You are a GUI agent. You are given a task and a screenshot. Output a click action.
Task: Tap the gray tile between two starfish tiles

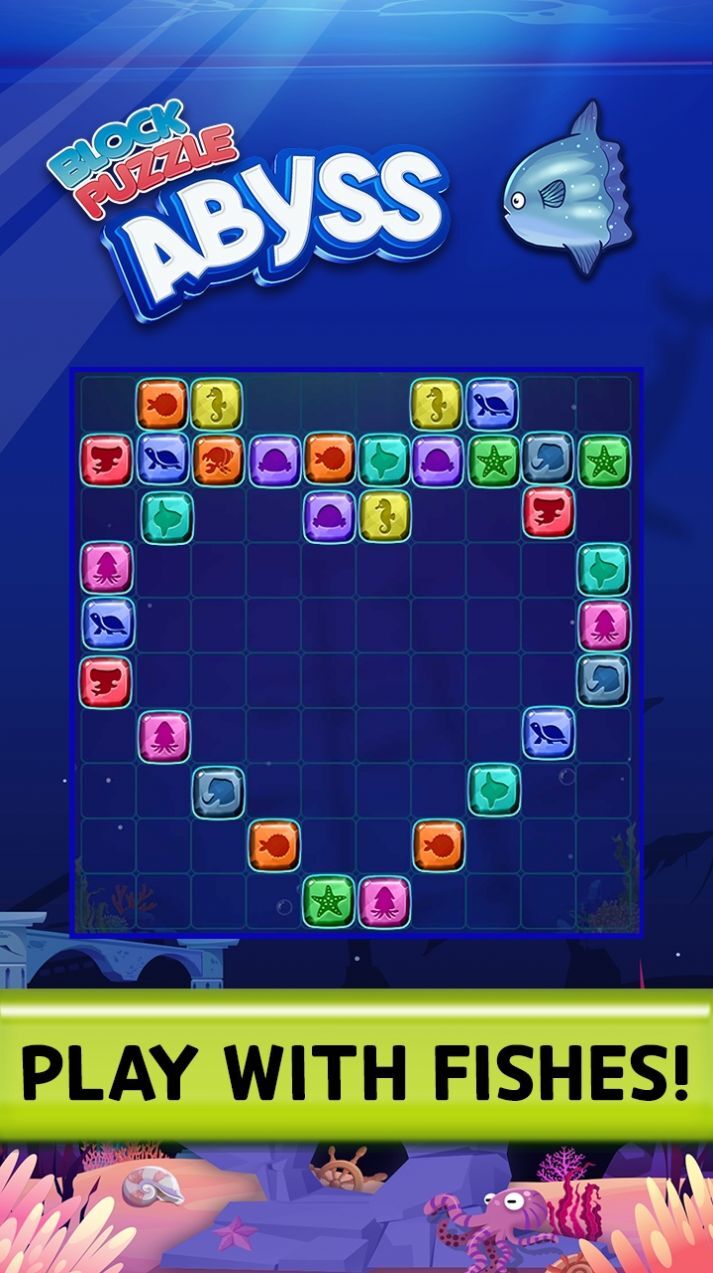pyautogui.click(x=548, y=459)
